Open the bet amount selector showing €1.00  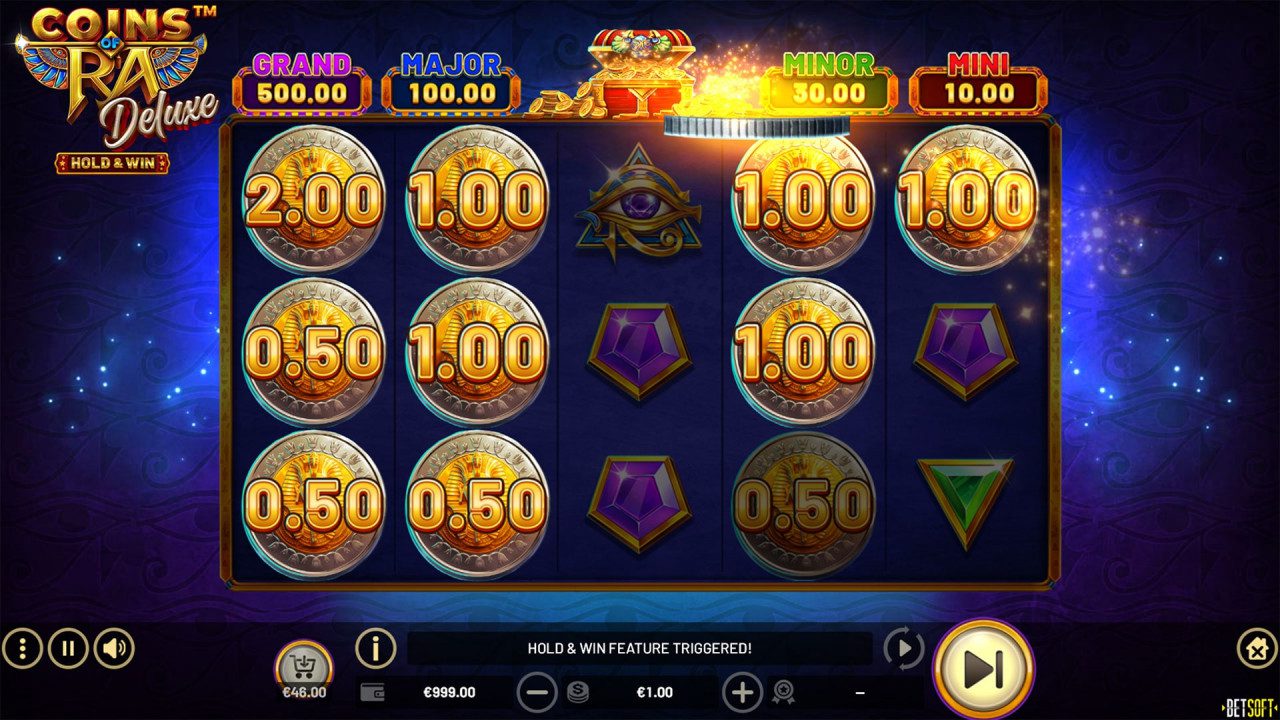click(x=653, y=692)
